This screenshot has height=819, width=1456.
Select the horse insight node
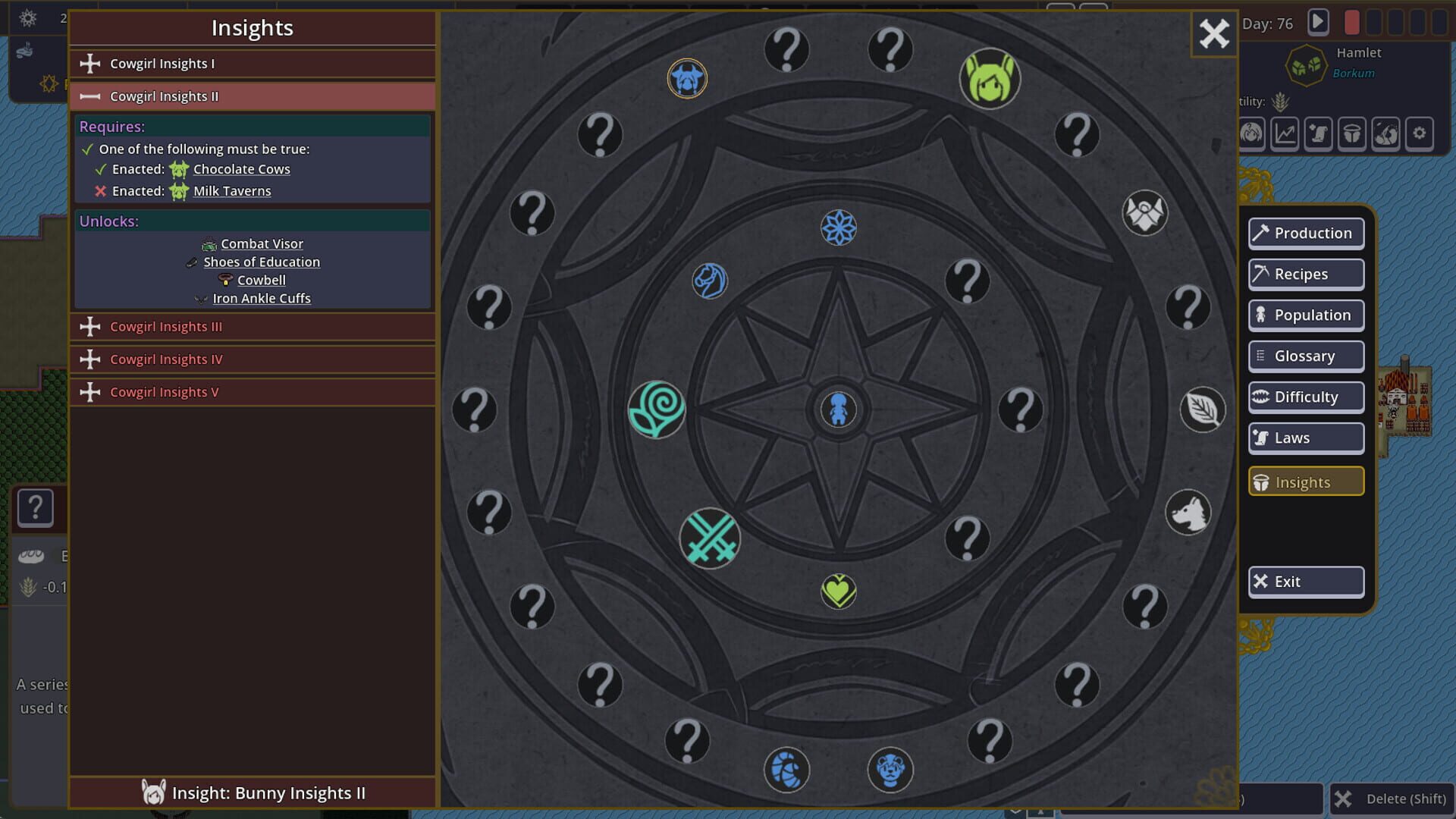(710, 280)
